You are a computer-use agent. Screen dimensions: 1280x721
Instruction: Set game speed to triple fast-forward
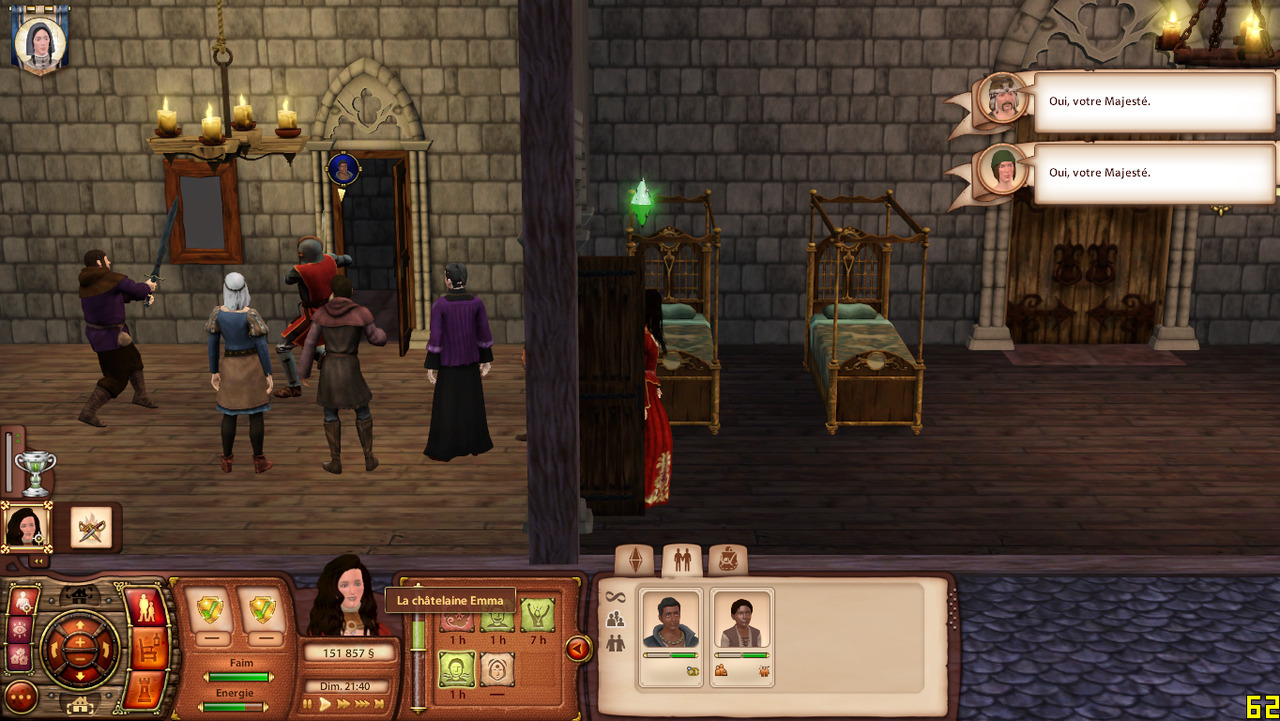tap(362, 704)
